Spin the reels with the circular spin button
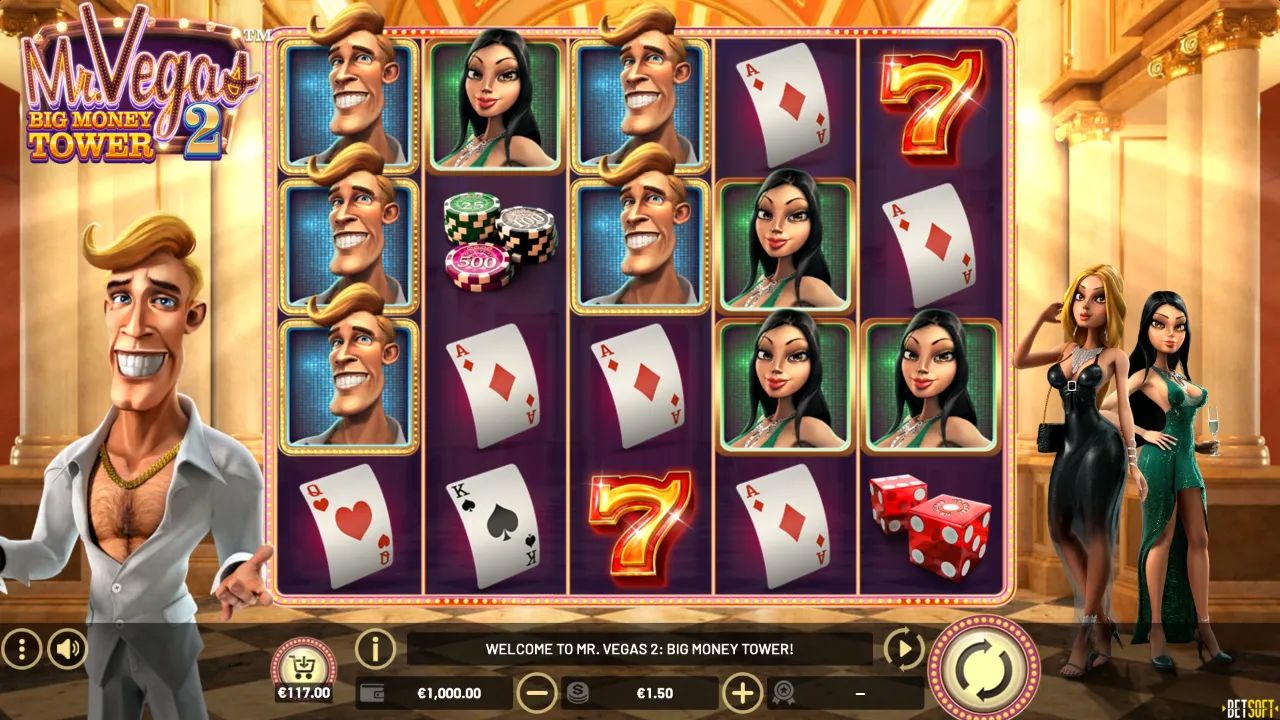Image resolution: width=1280 pixels, height=720 pixels. pos(983,666)
